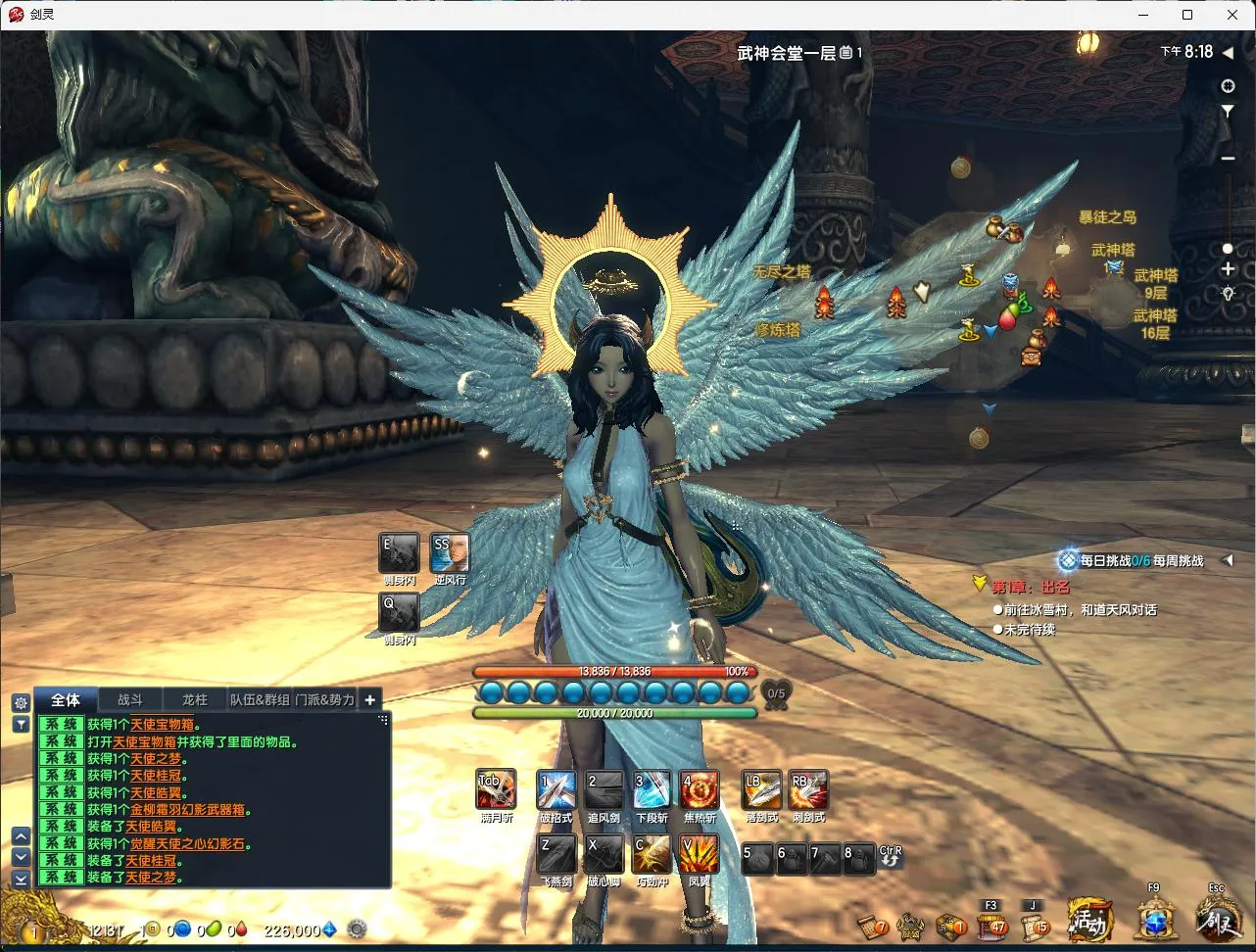The image size is (1256, 952).
Task: Open the 龙柱 chat tab
Action: pos(195,699)
